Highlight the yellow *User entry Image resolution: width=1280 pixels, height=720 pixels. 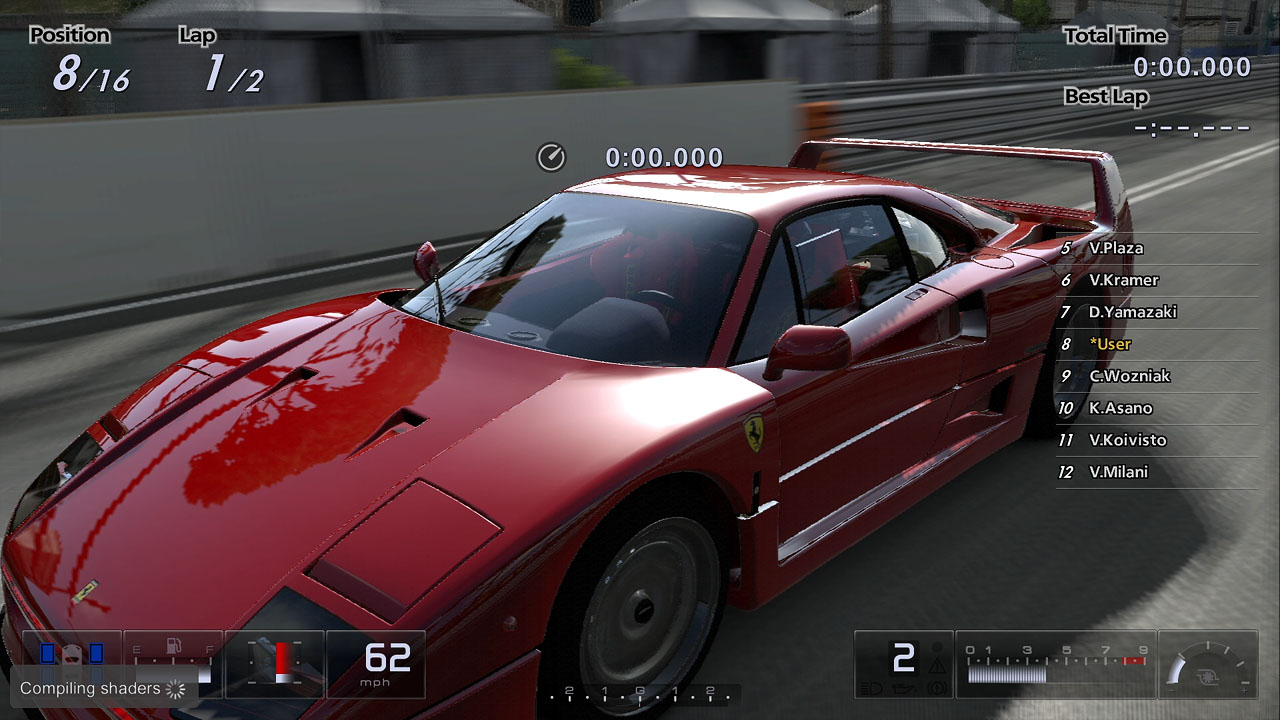(x=1110, y=344)
